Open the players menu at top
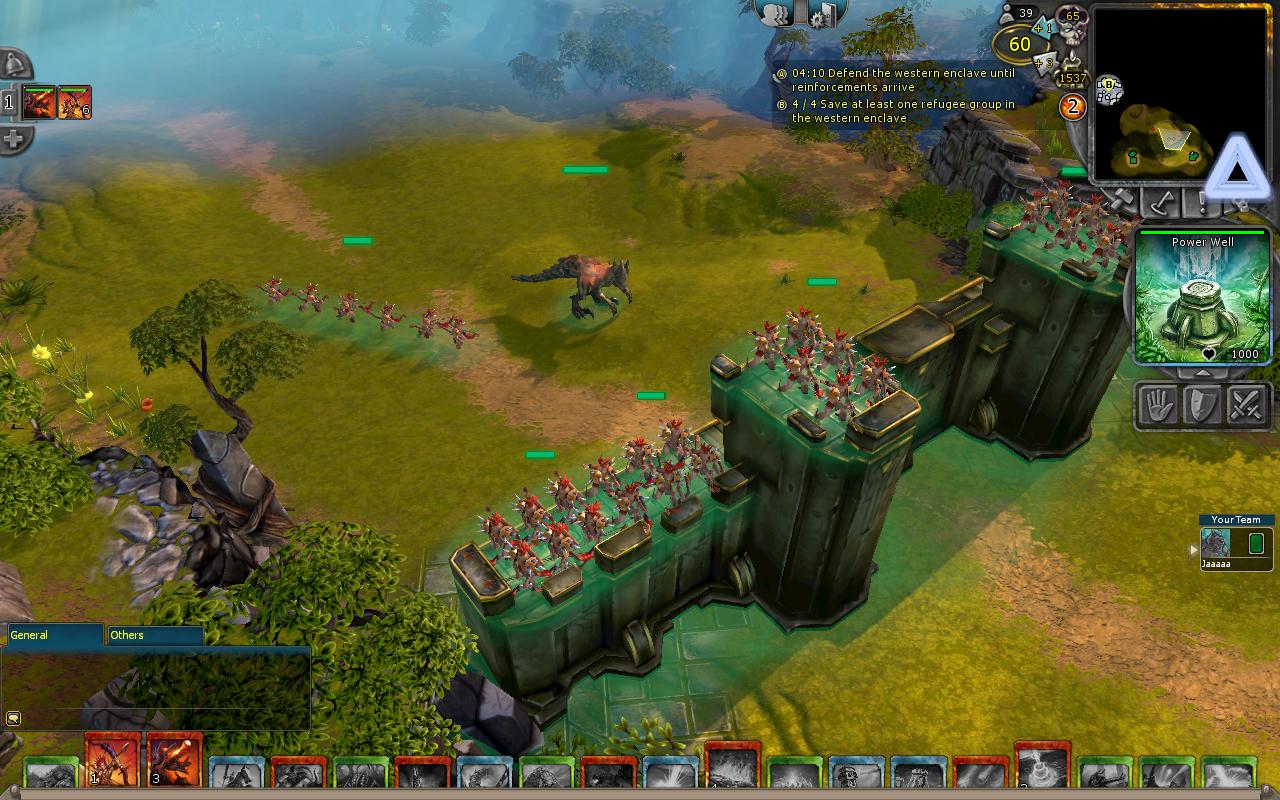 (x=777, y=14)
